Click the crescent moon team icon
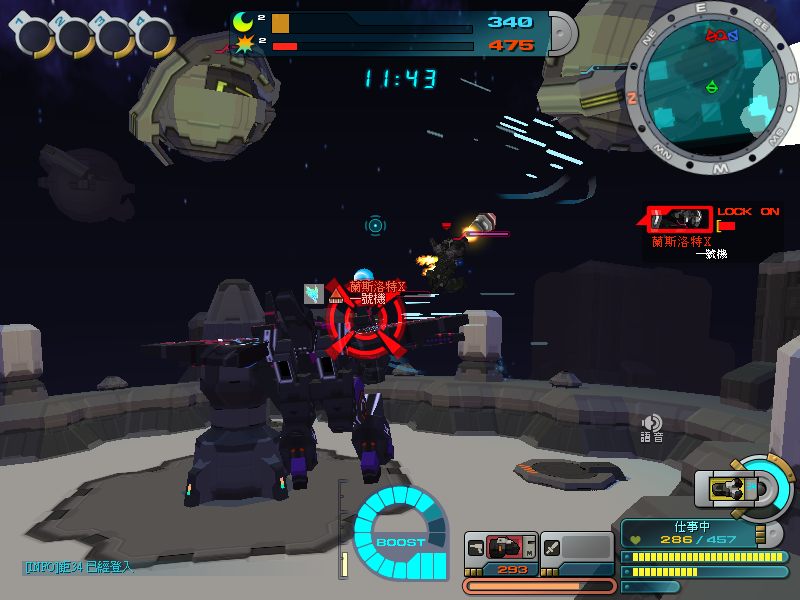 (x=244, y=22)
